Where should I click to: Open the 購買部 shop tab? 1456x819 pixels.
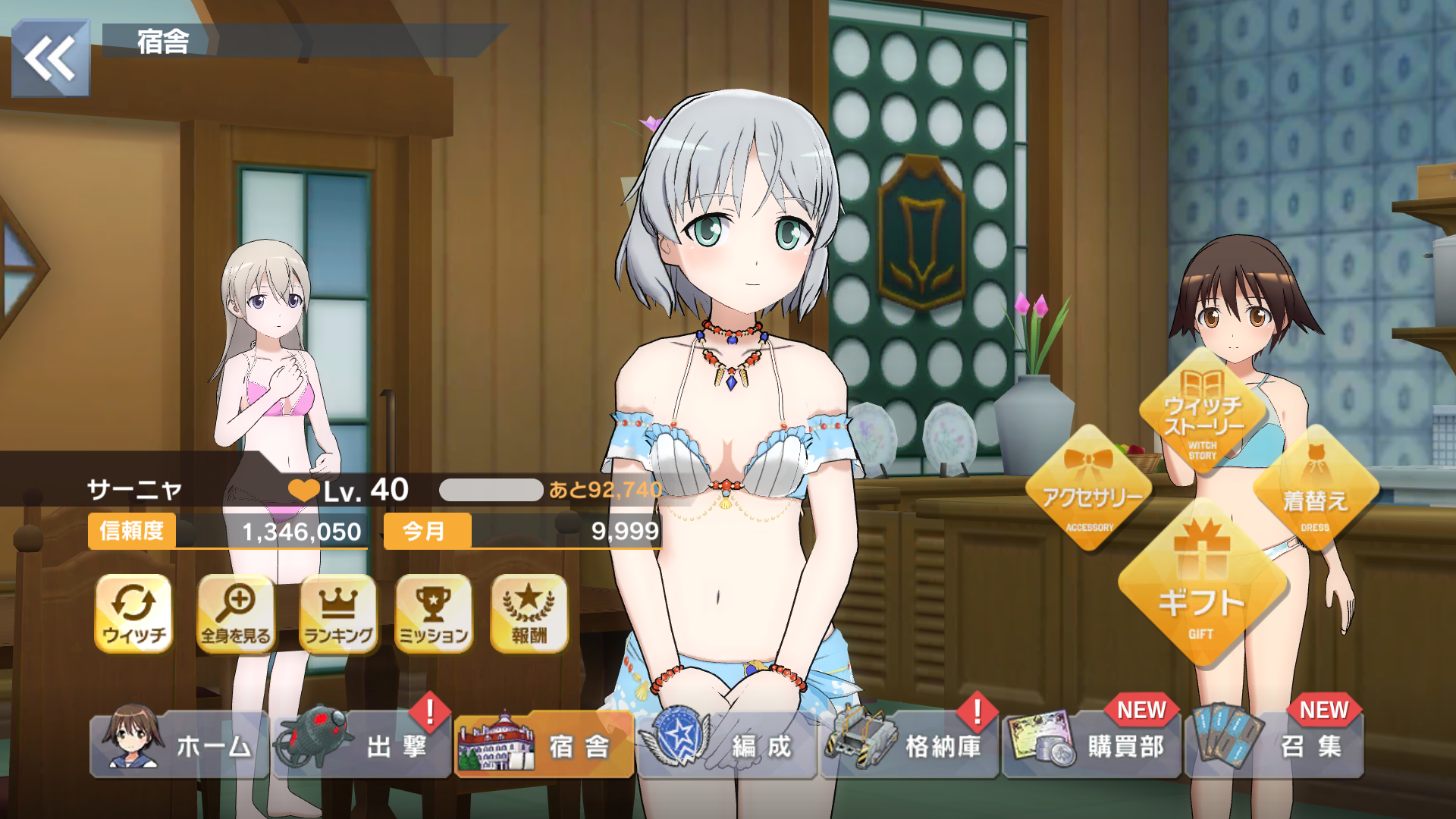point(1092,745)
